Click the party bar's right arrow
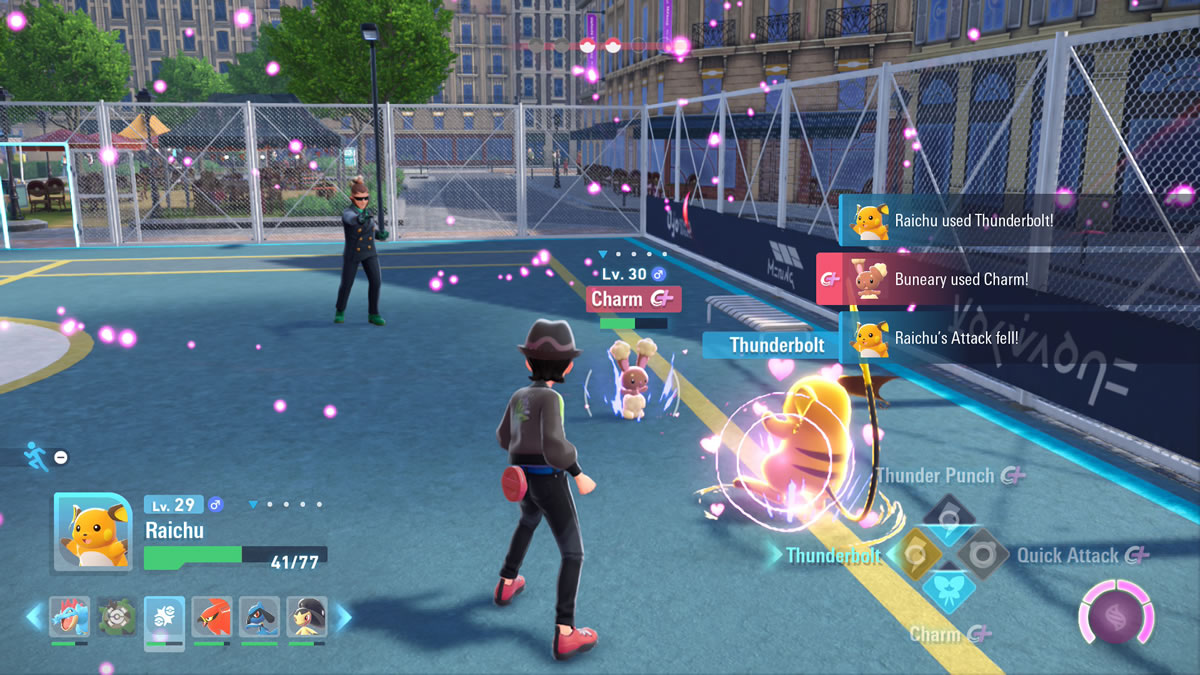This screenshot has width=1200, height=675. tap(342, 617)
